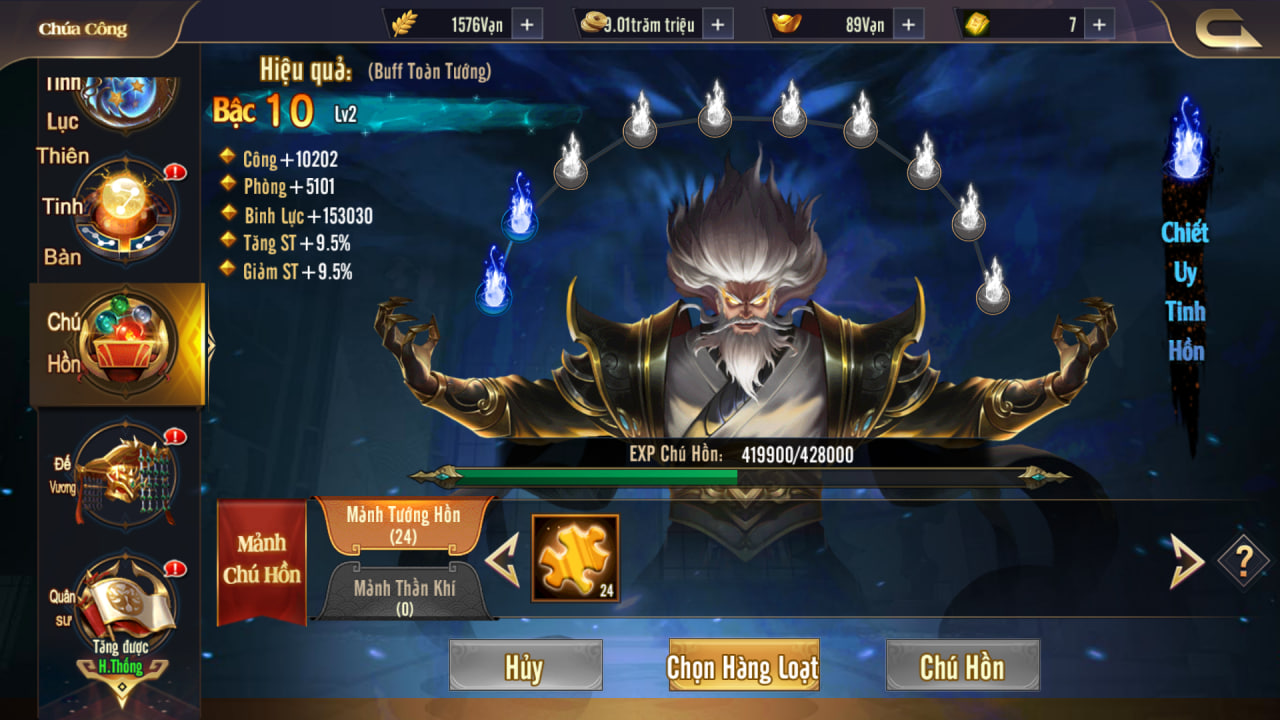
Task: Activate the Chú Hồn button
Action: [962, 666]
